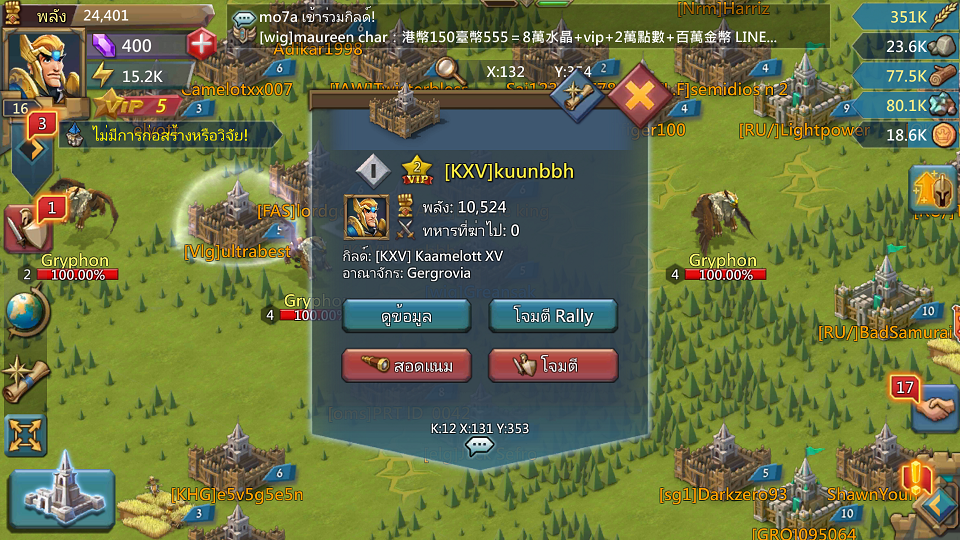Open the globe kingdom map icon

26,312
